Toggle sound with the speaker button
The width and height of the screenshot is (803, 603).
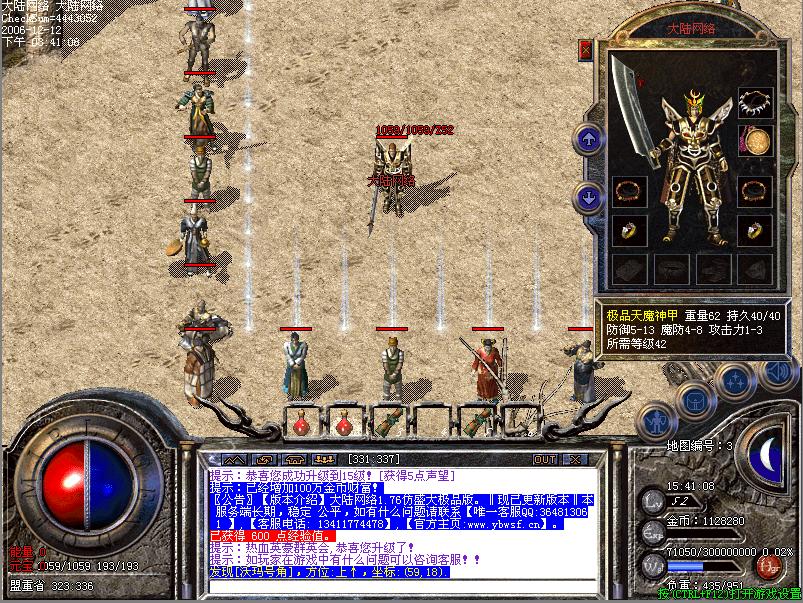point(777,371)
